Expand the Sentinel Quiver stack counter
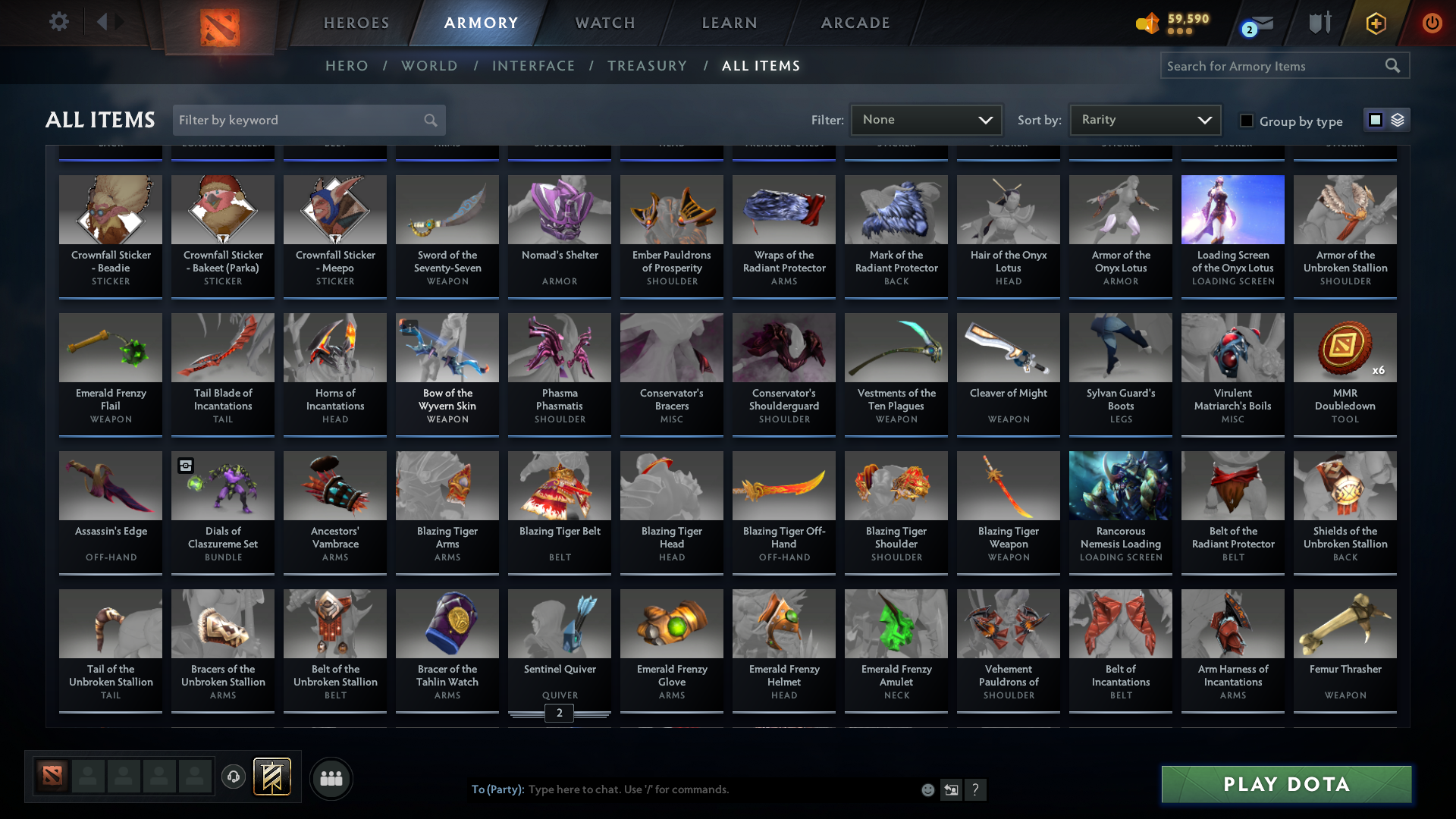This screenshot has height=819, width=1456. click(x=560, y=713)
